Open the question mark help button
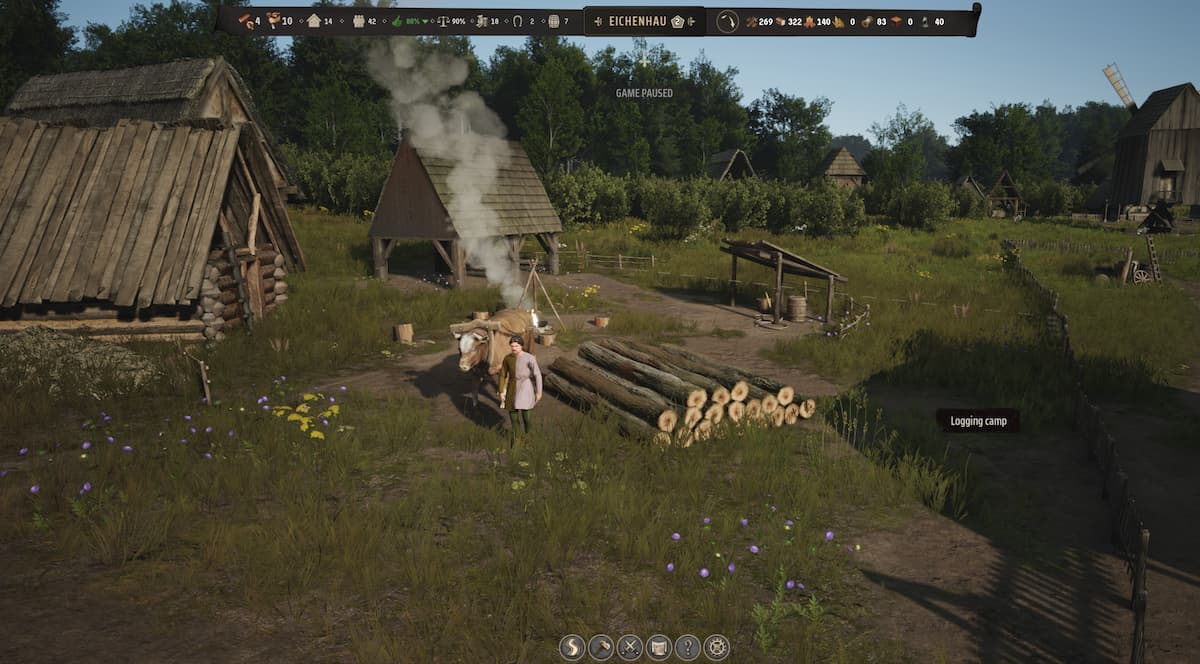 688,647
